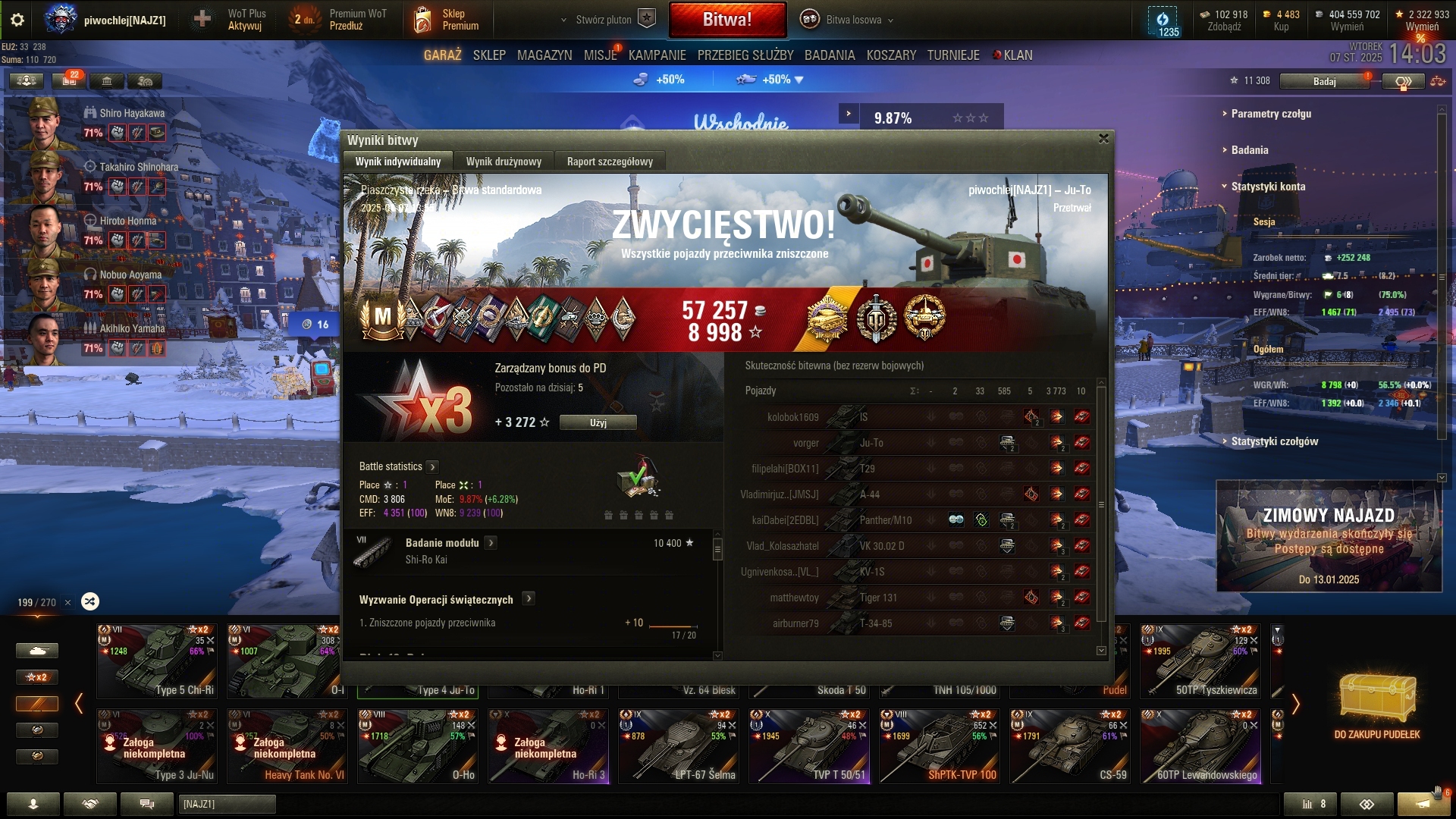Click the Badaj research button

(x=1324, y=81)
